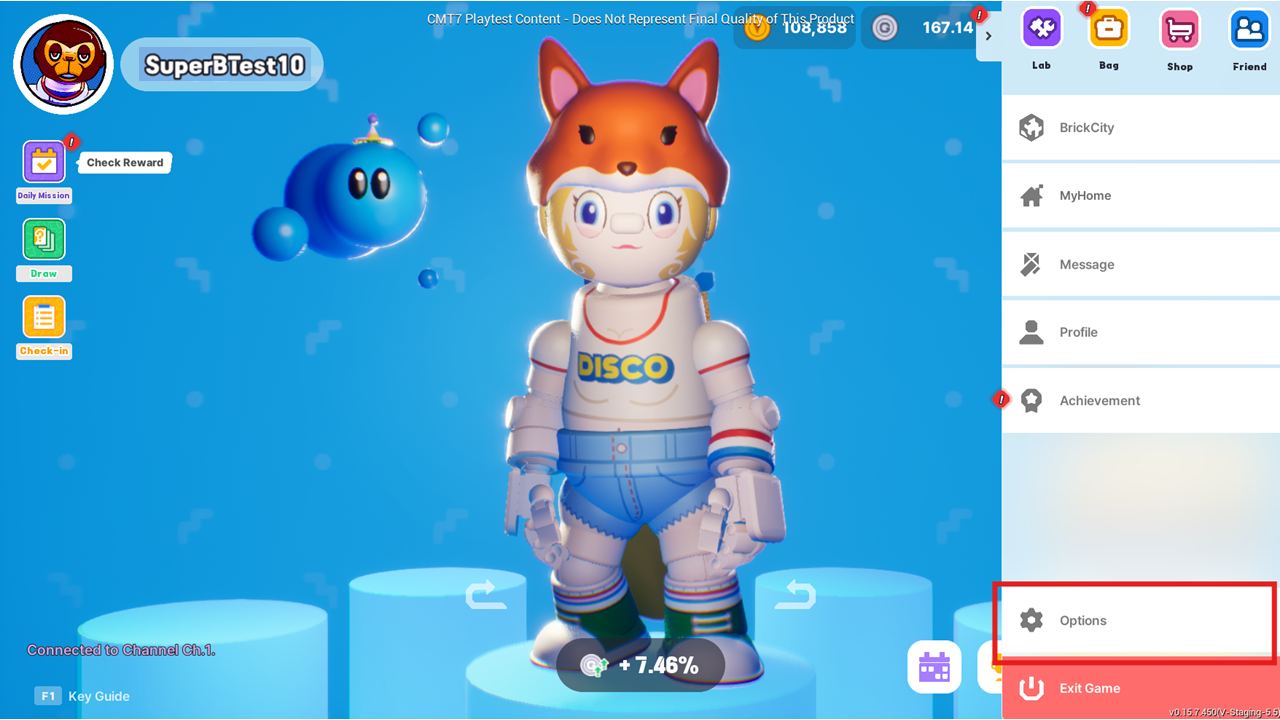Open the Draw card icon
This screenshot has width=1280, height=720.
click(x=44, y=240)
